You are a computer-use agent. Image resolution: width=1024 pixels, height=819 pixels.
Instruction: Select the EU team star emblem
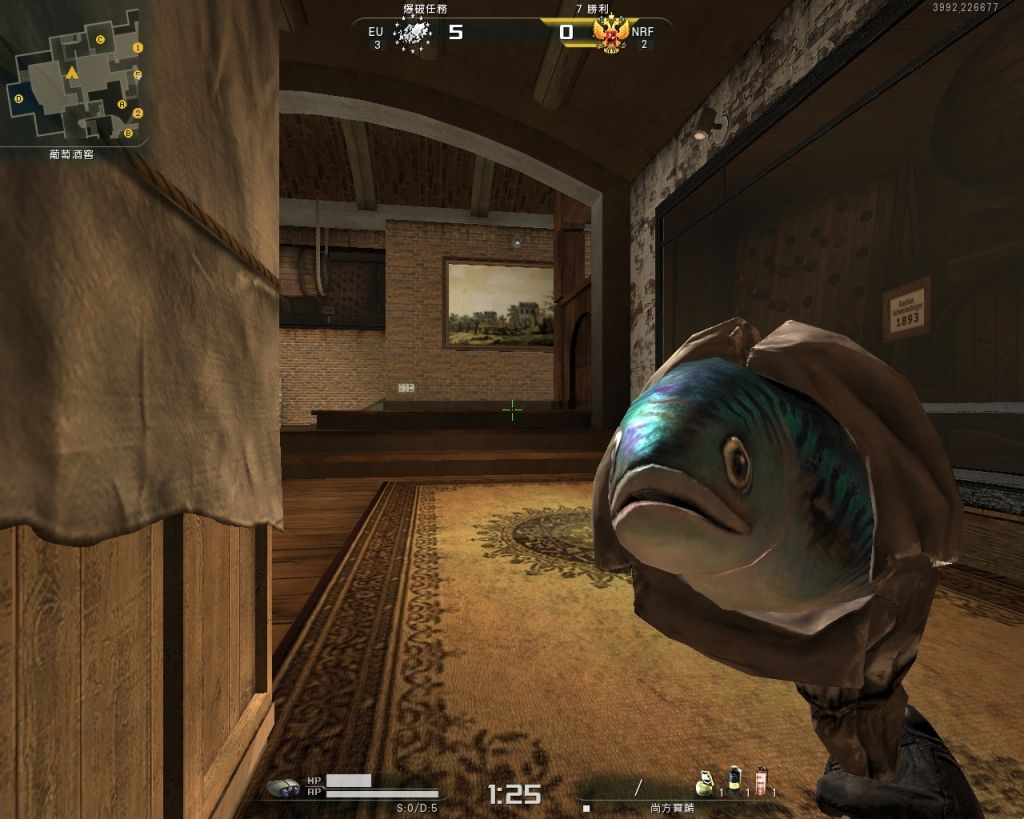(412, 34)
